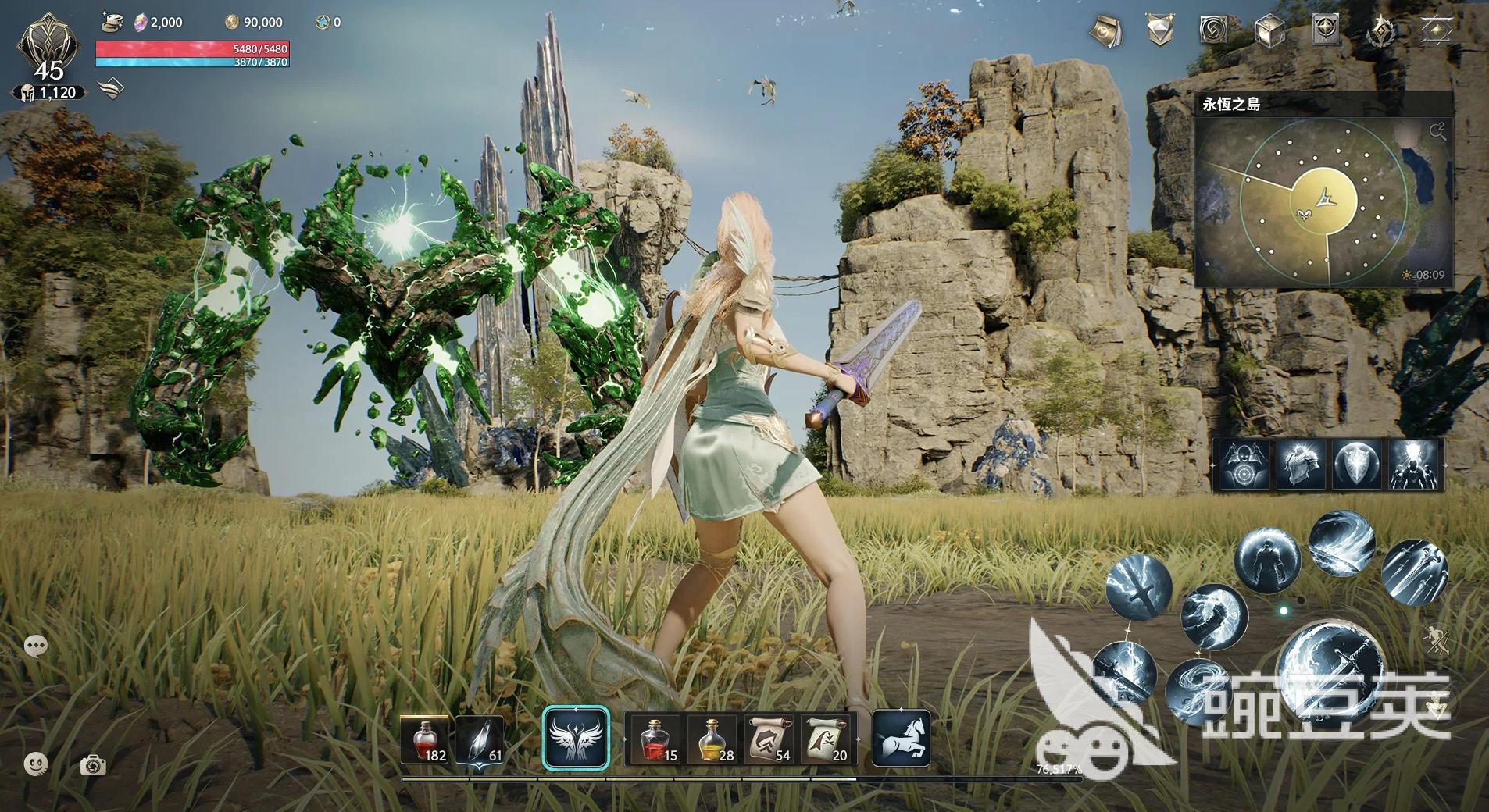Open the diamond banner shop icon
1489x812 pixels.
pos(1159,31)
